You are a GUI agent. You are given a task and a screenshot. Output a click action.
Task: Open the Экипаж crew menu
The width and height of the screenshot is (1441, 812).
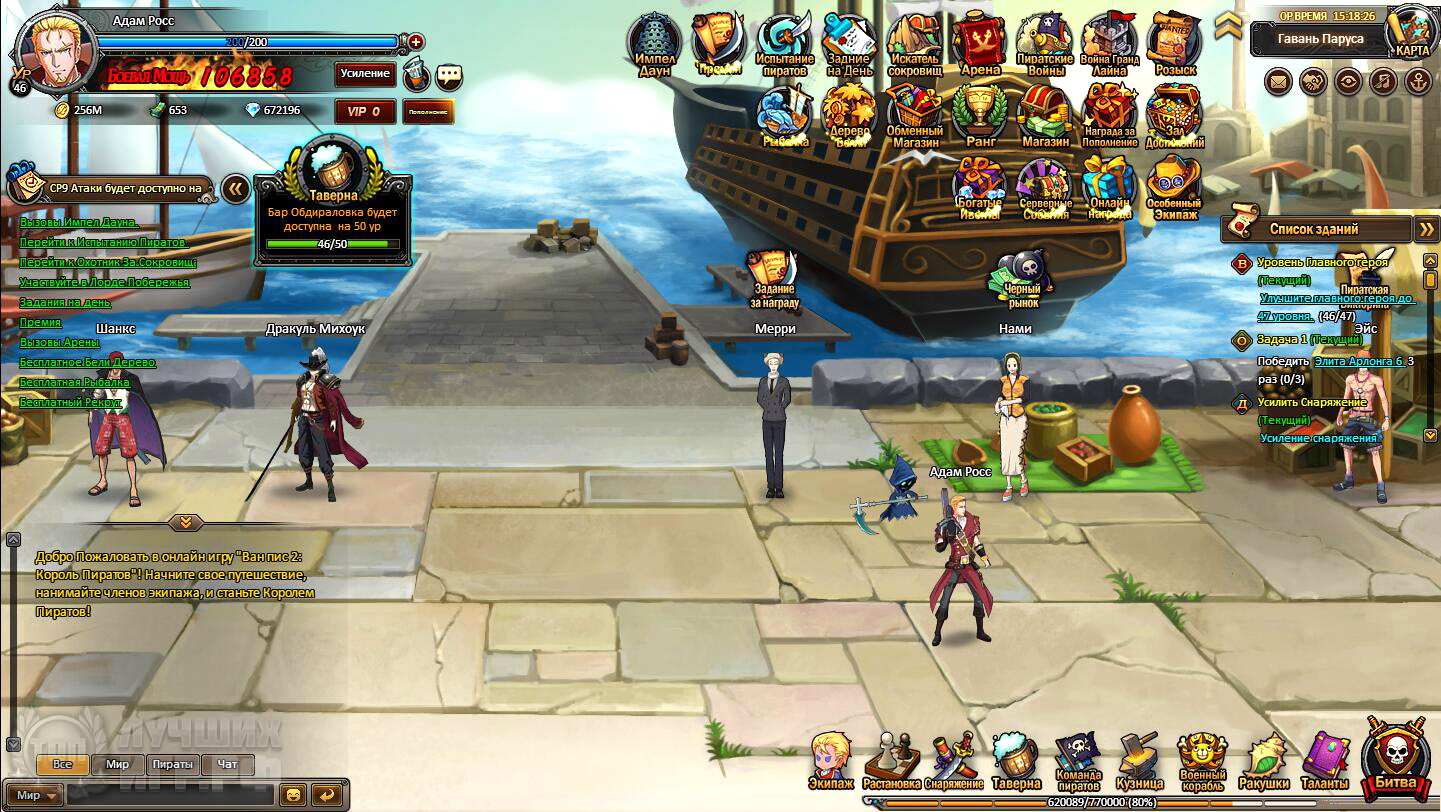(831, 762)
